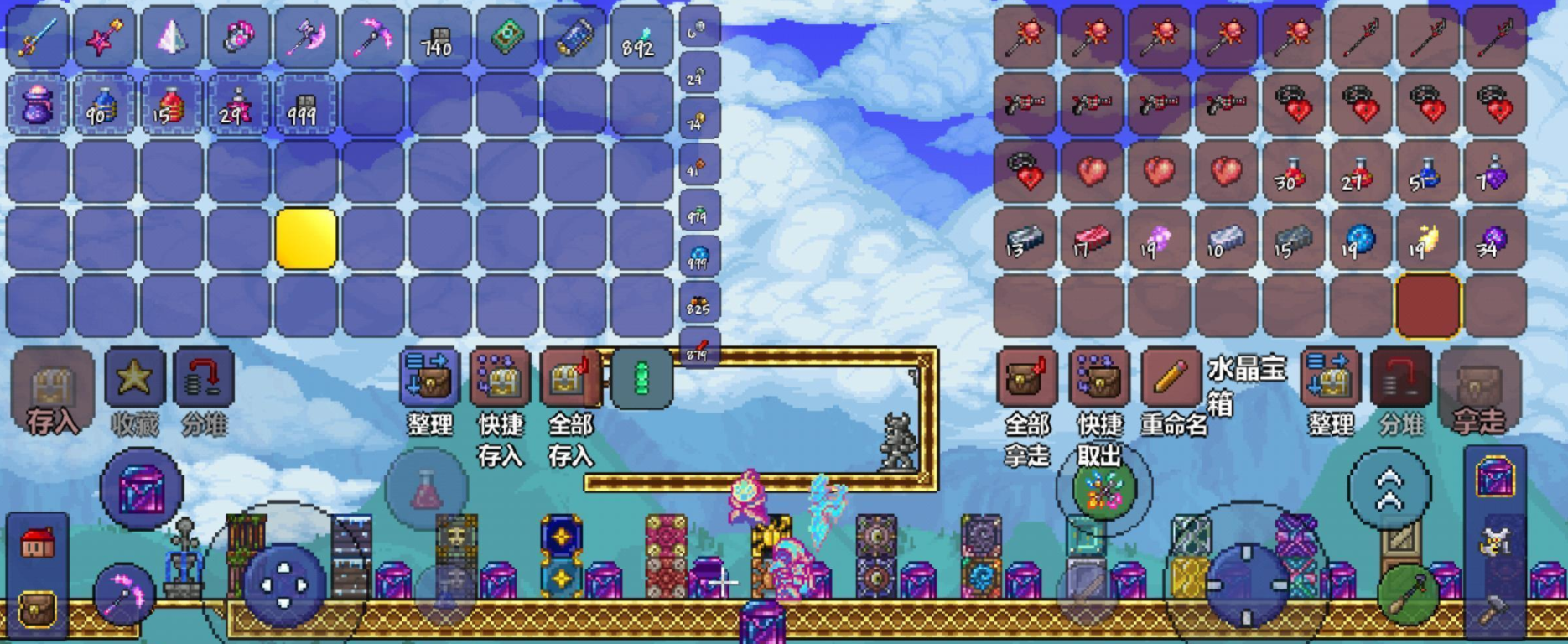Select the pink pickaxe hotbar slot

tap(372, 37)
